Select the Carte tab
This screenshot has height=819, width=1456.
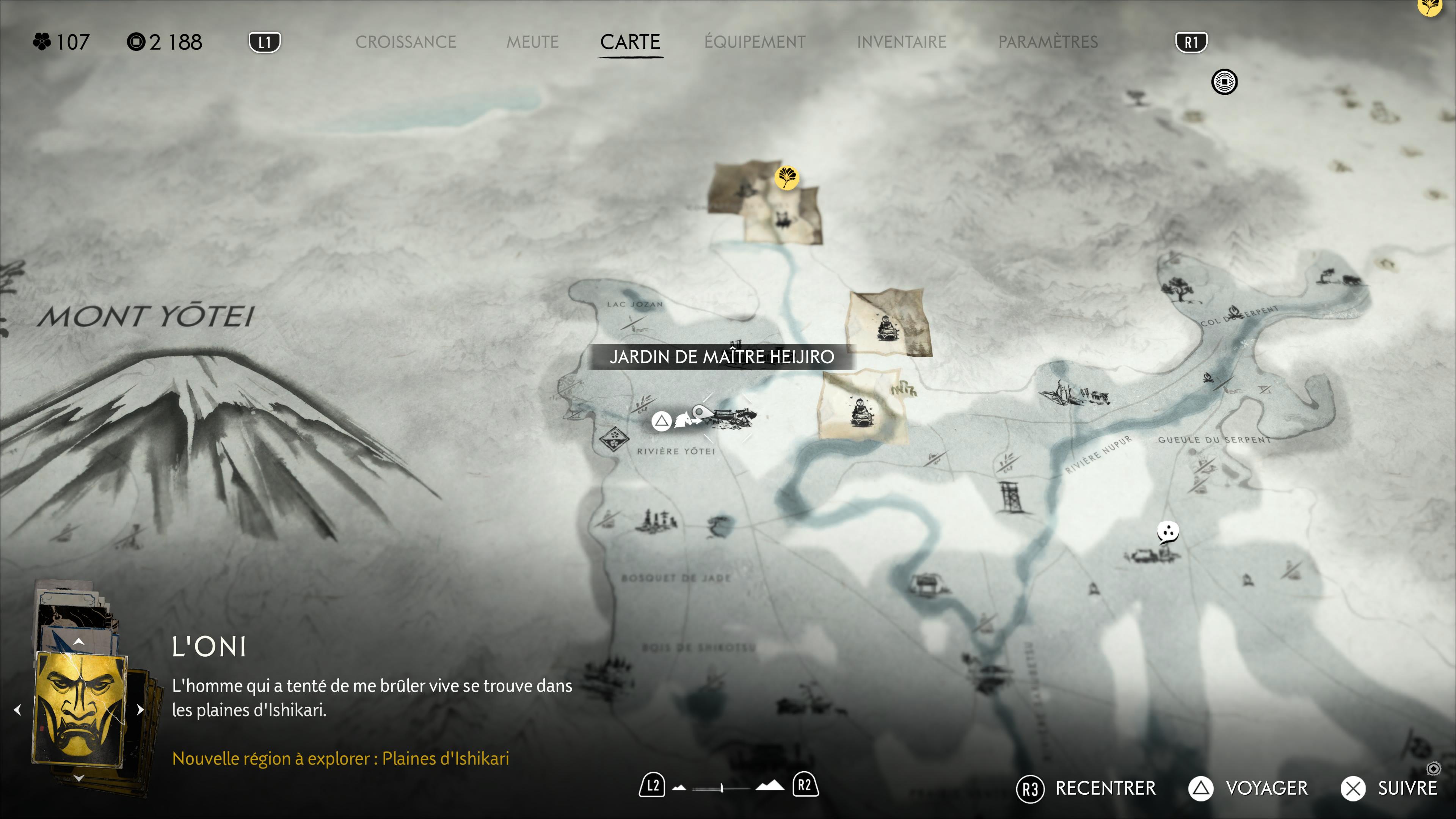pyautogui.click(x=630, y=42)
